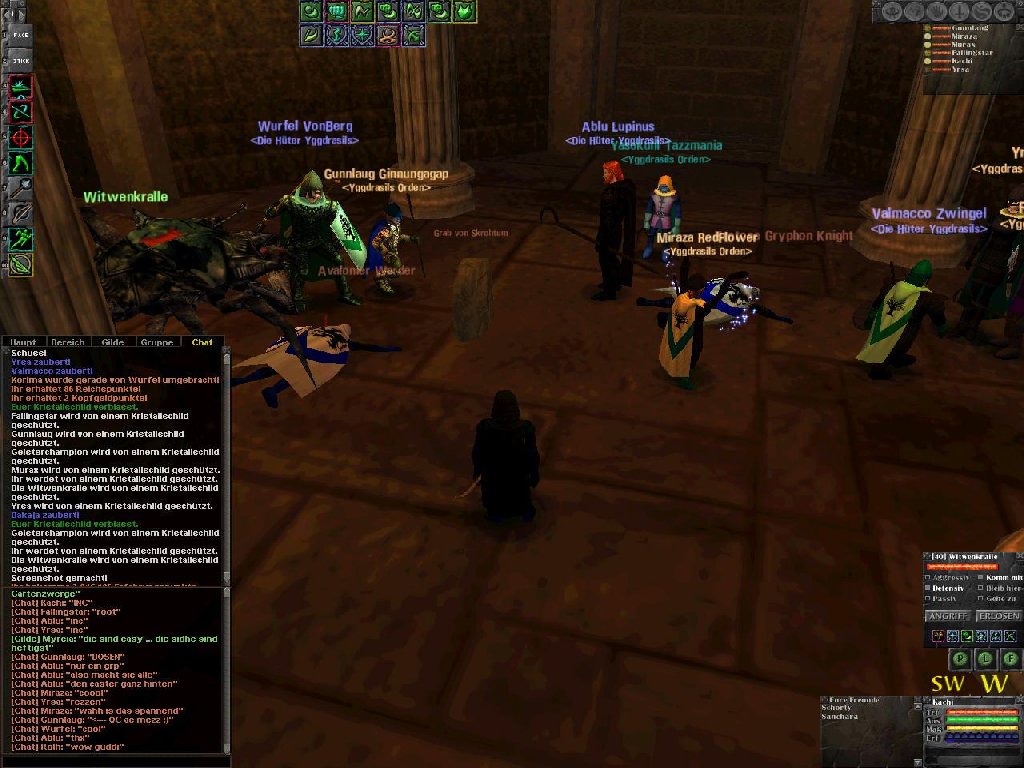
Task: Open the Bereich chat tab
Action: 68,342
